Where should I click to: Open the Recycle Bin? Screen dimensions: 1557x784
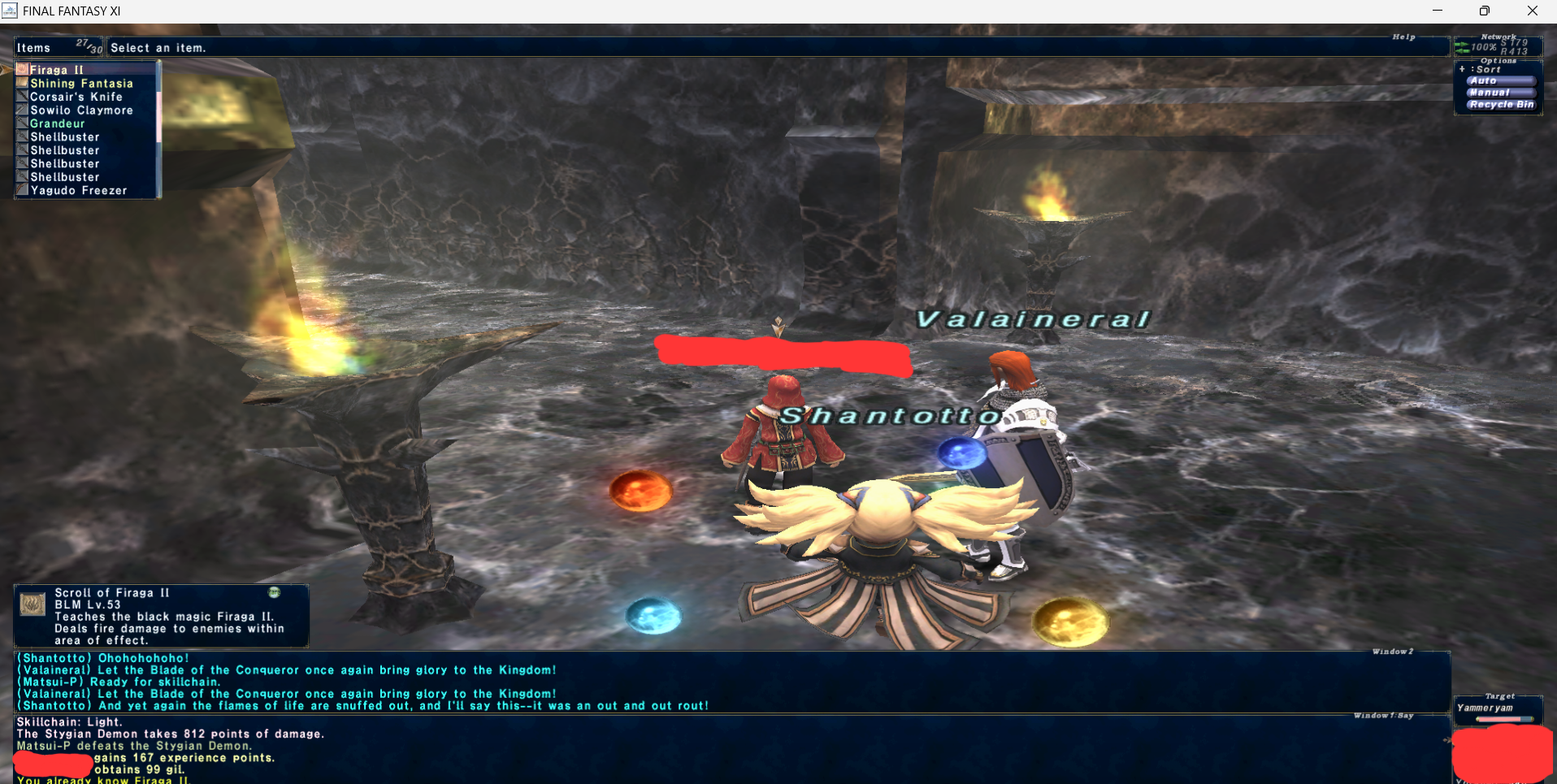pyautogui.click(x=1501, y=105)
